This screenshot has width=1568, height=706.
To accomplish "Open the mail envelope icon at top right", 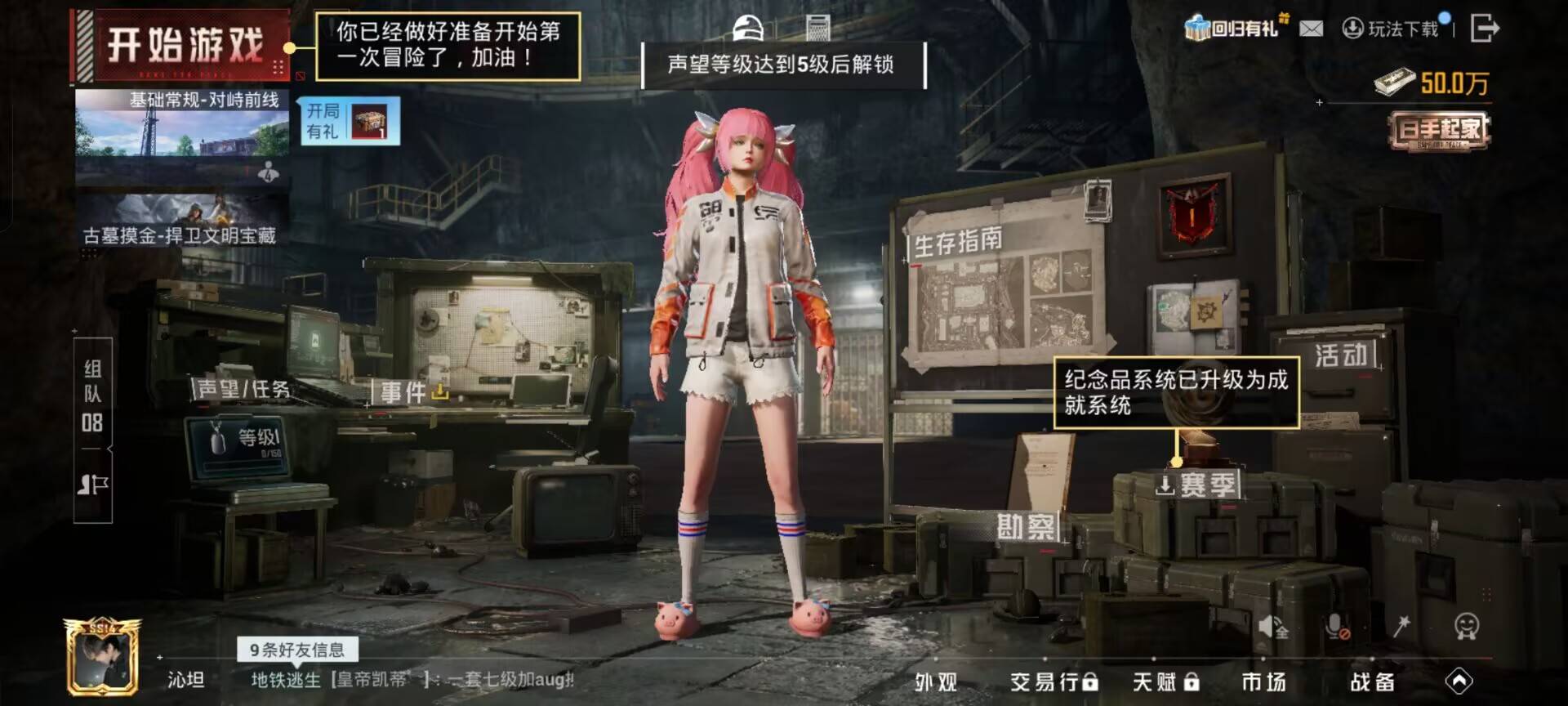I will tap(1312, 27).
